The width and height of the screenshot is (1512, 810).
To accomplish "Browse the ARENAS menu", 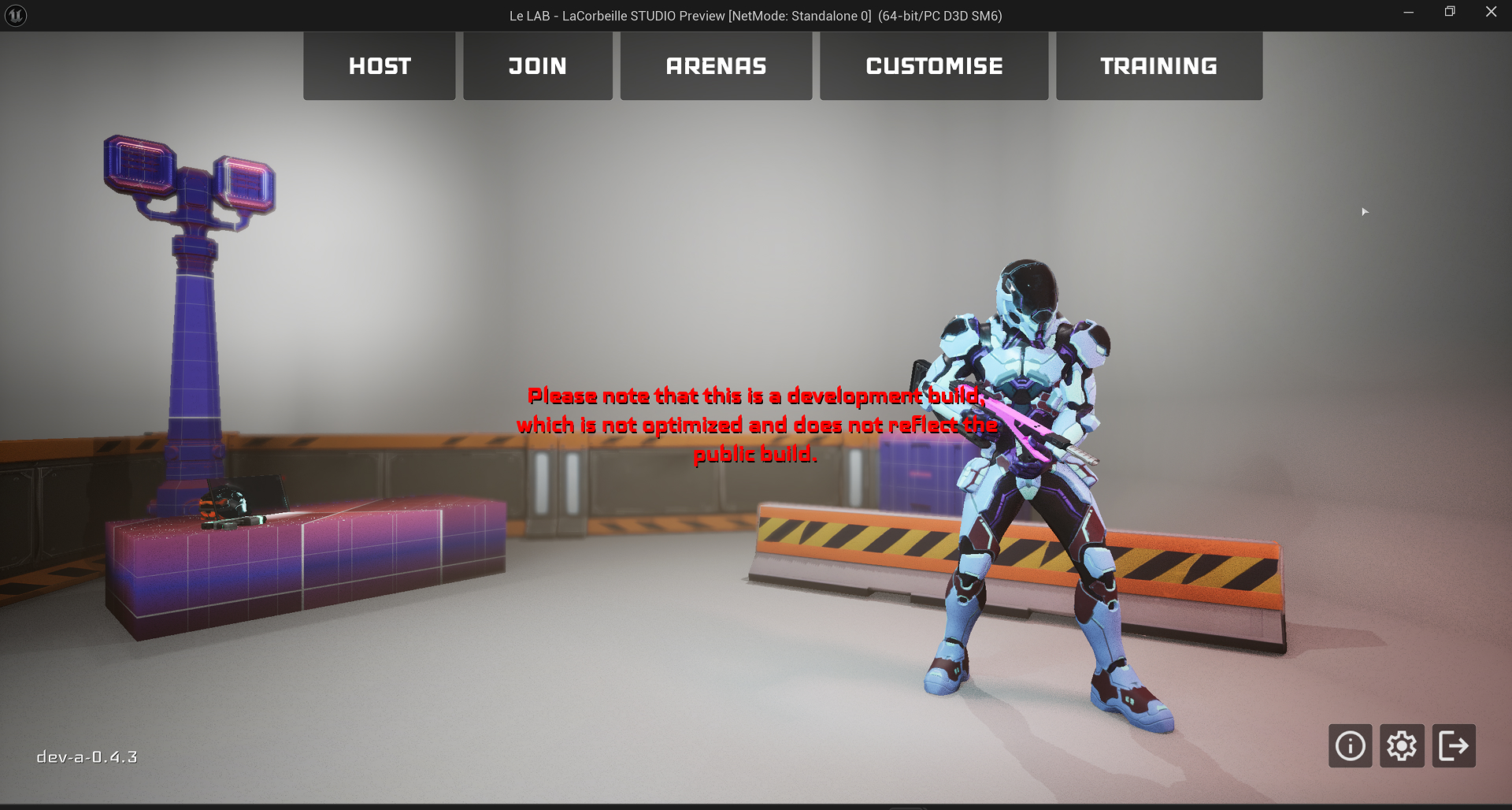I will [716, 66].
